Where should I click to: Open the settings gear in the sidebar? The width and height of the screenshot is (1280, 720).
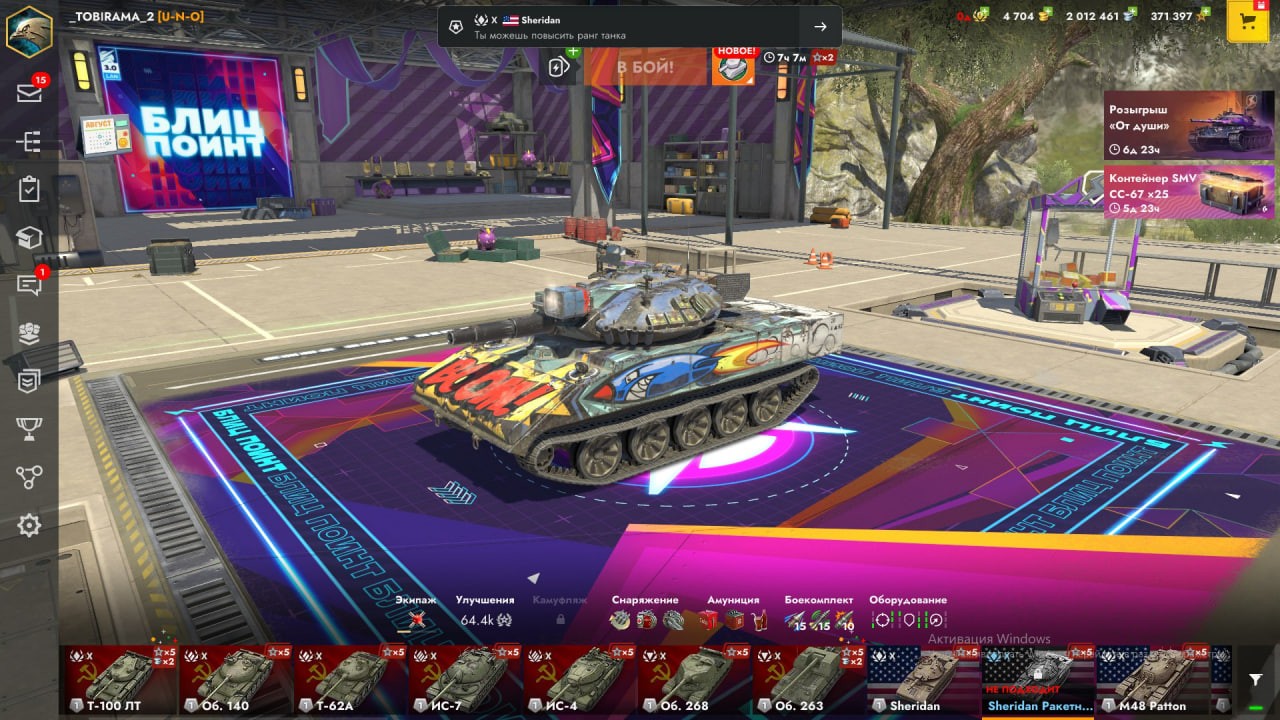(29, 525)
